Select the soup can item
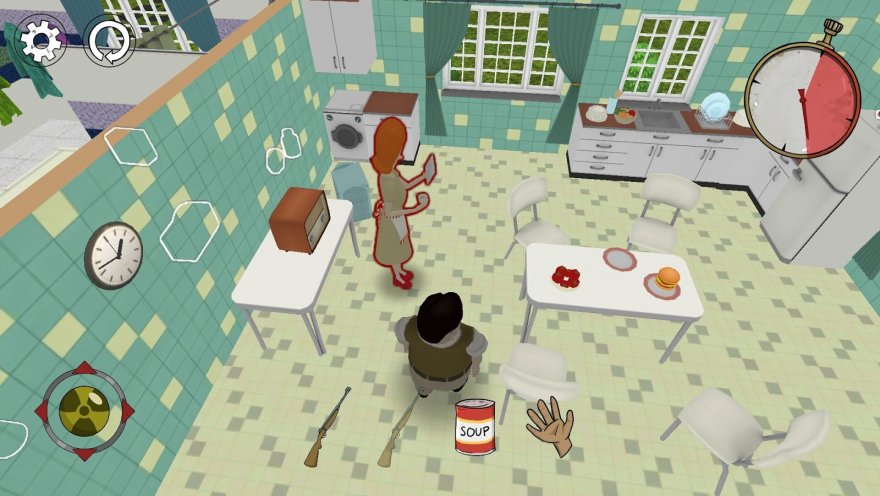Screen dimensions: 880x496 [475, 427]
